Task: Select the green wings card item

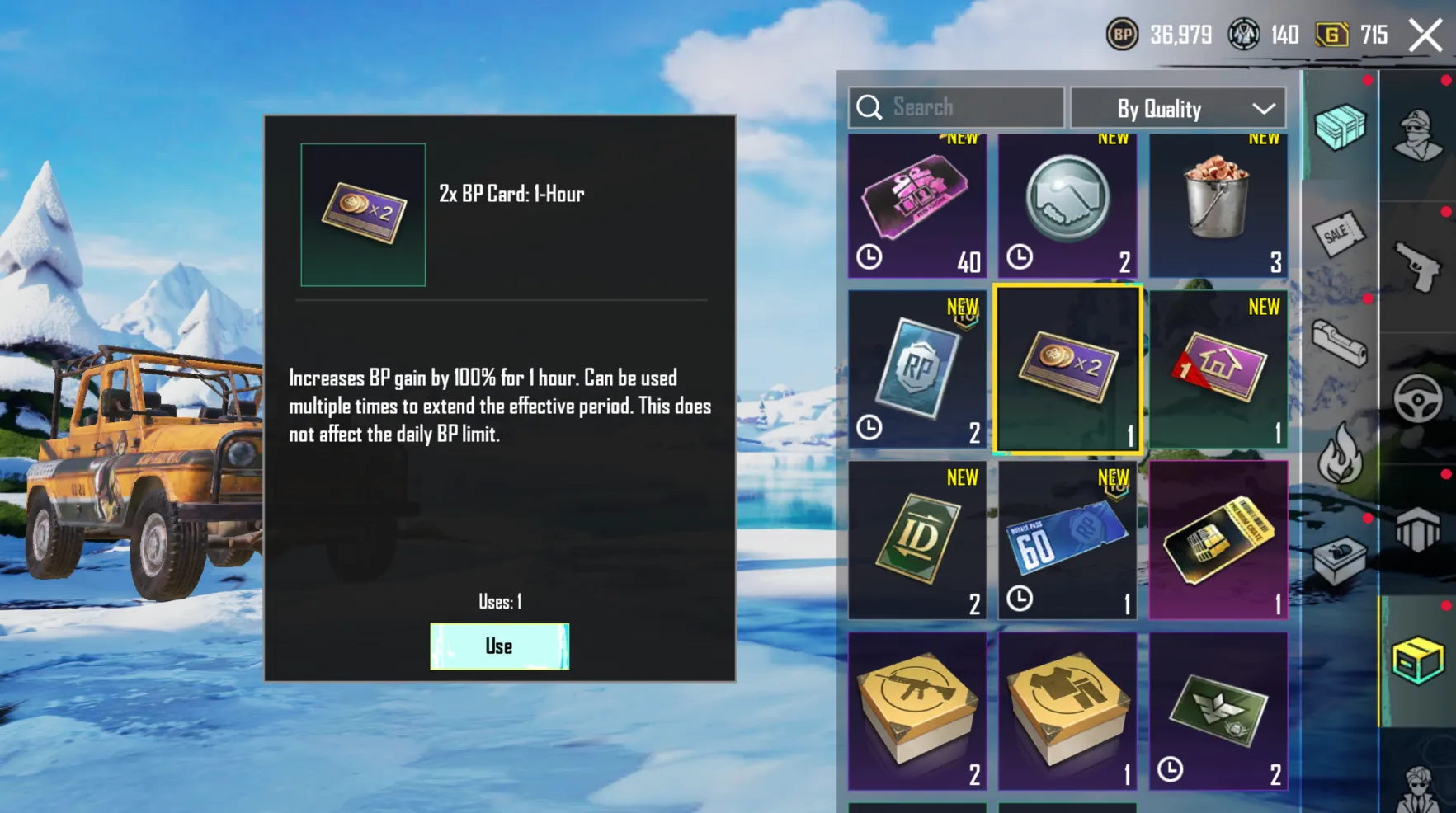Action: click(1218, 711)
